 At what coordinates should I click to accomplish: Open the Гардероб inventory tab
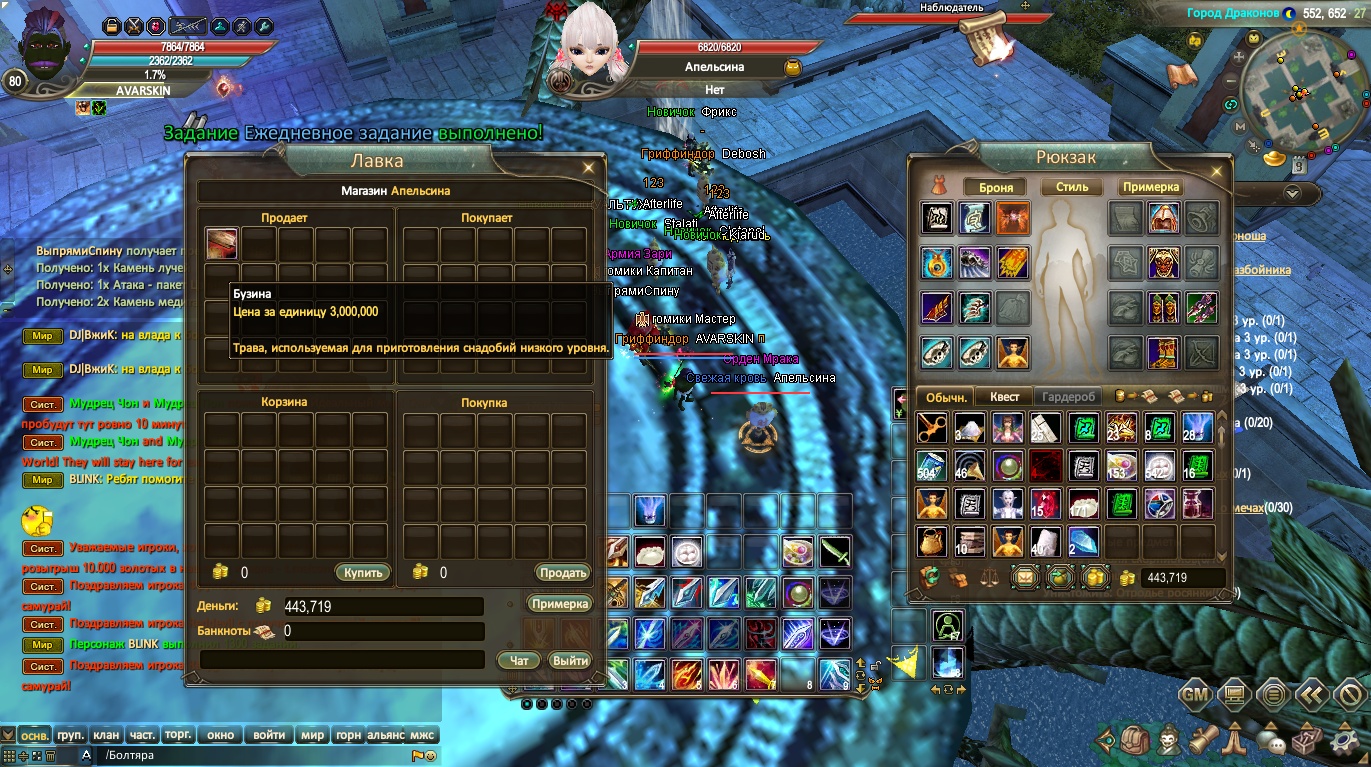tap(1068, 397)
